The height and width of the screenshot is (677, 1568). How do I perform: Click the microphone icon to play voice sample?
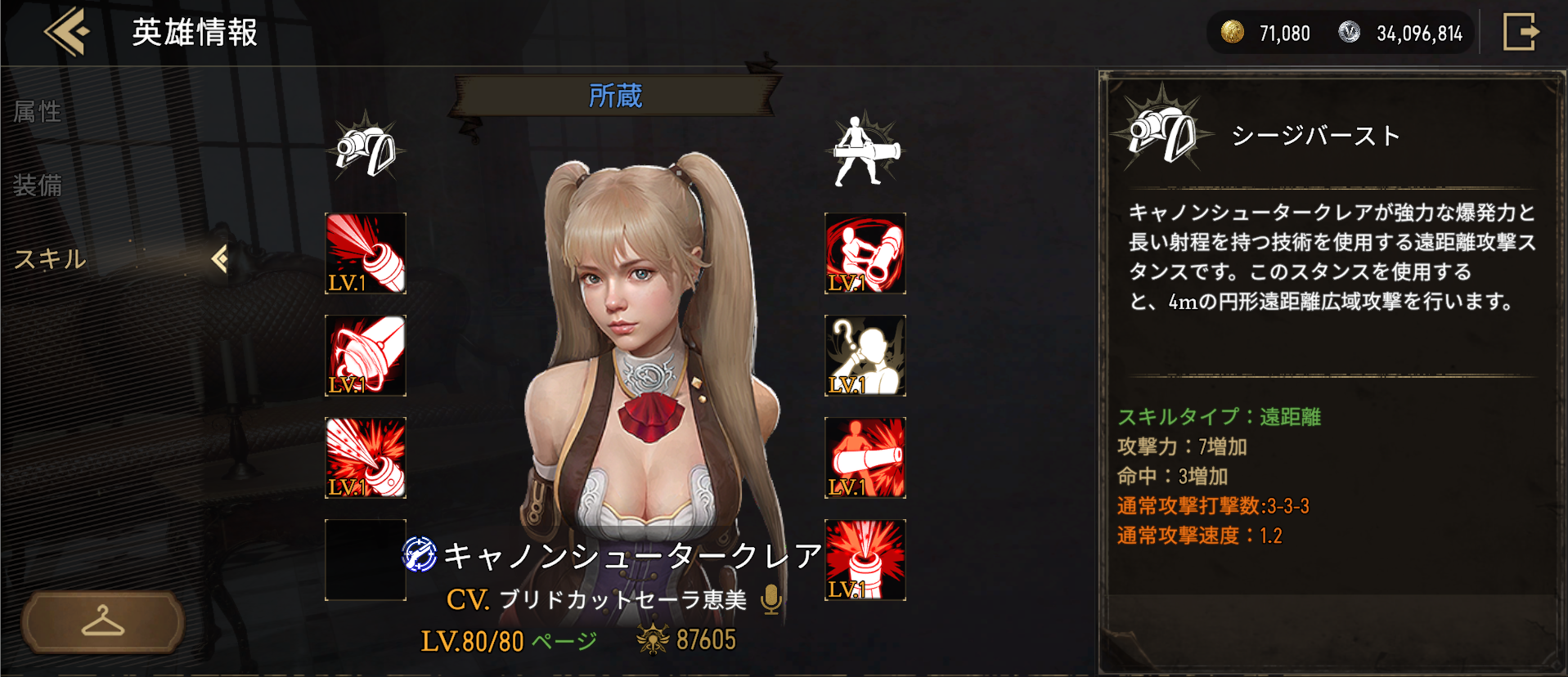(770, 598)
